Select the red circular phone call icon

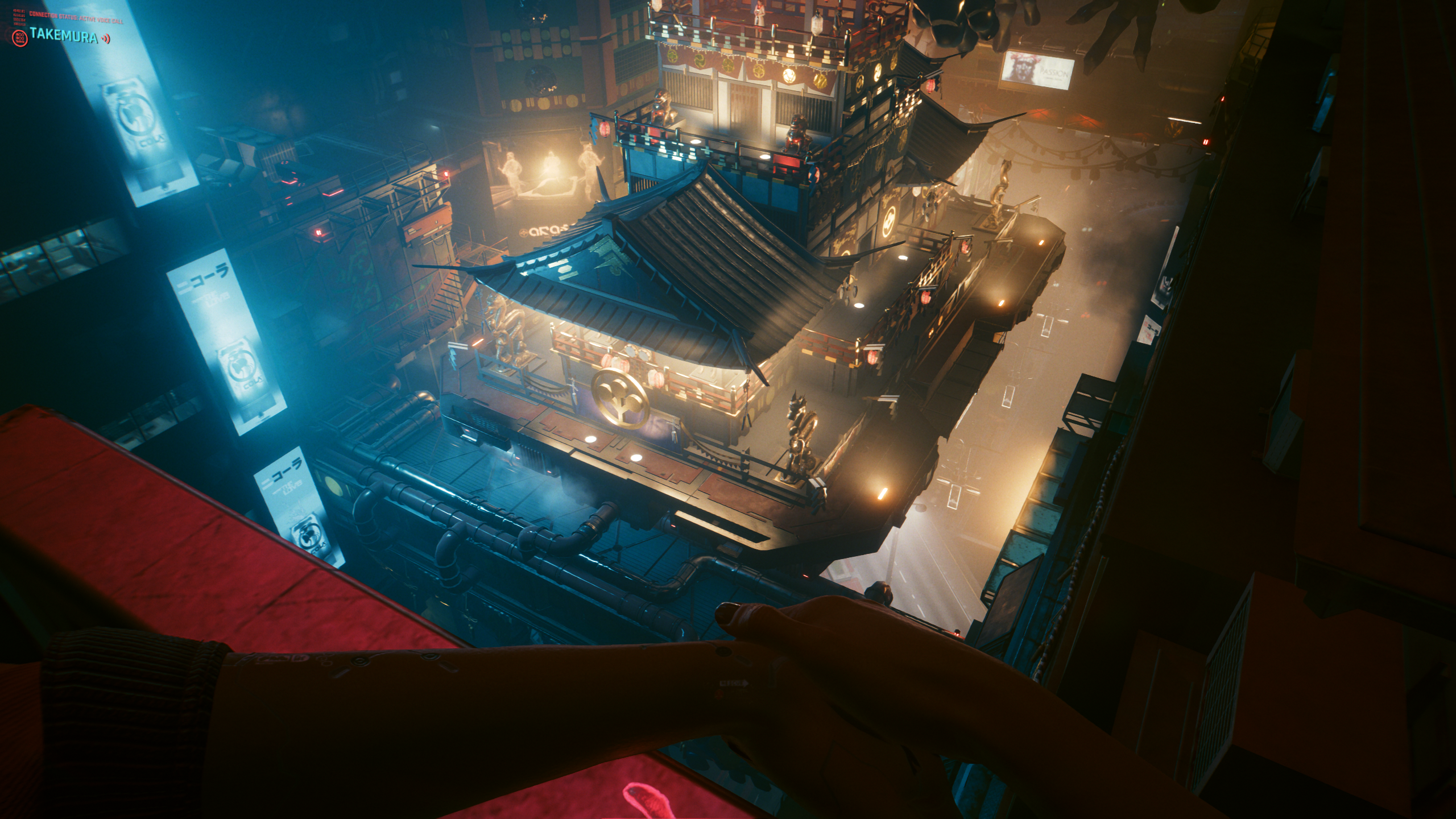19,38
